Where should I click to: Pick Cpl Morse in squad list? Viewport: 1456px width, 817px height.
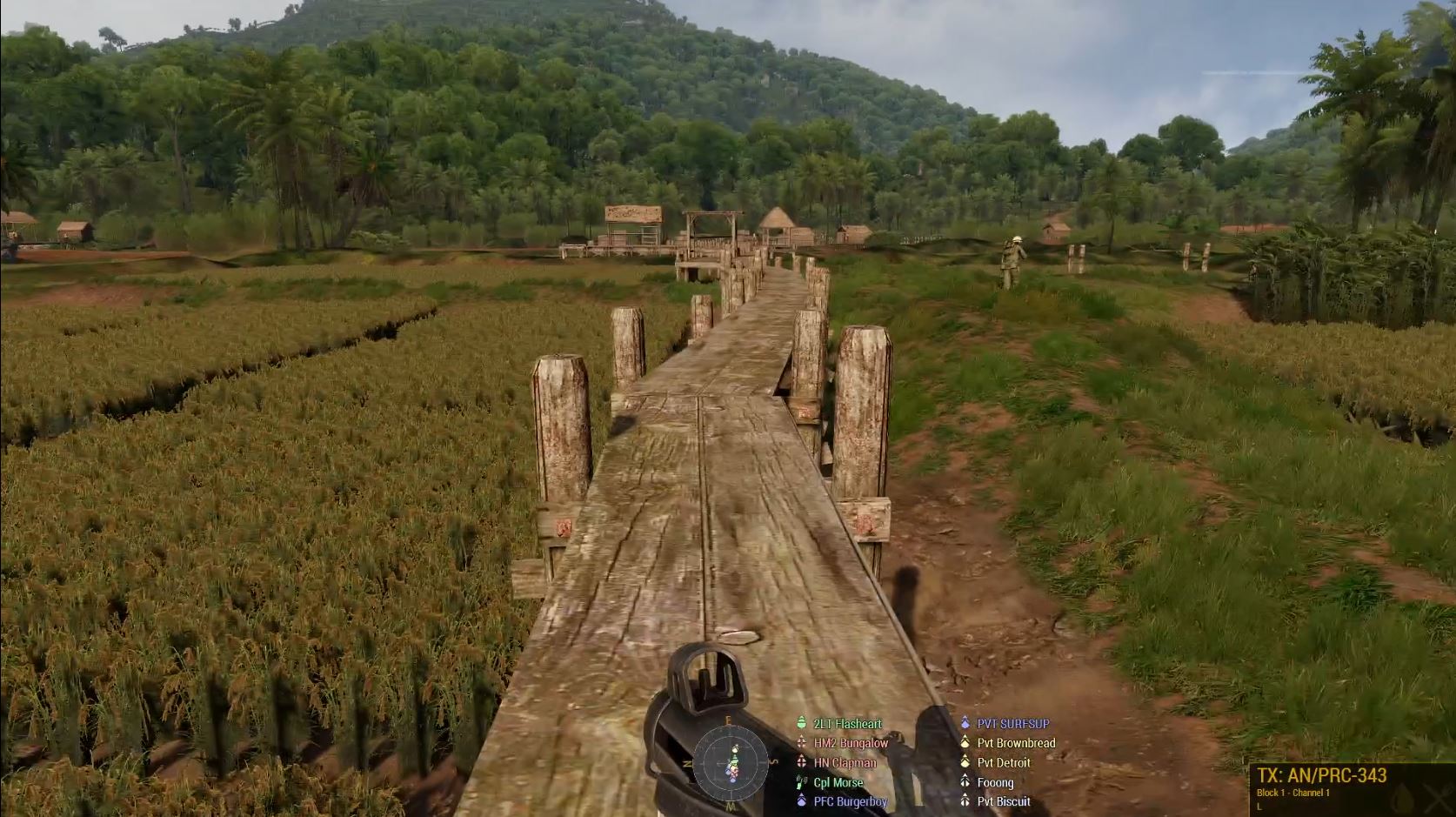tap(838, 782)
